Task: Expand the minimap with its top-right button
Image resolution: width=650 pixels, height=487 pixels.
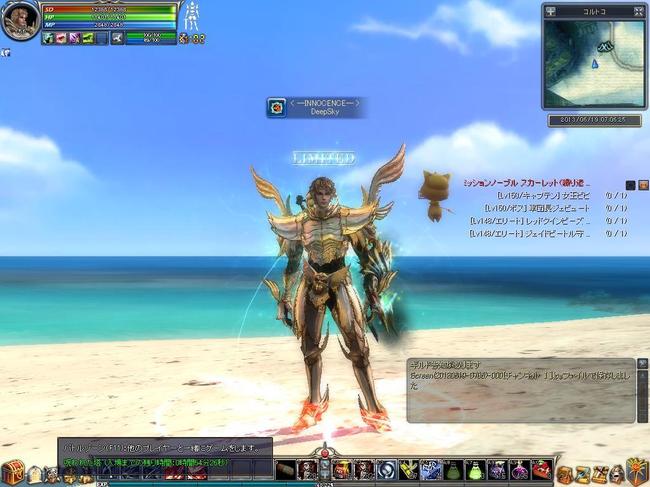Action: (640, 10)
